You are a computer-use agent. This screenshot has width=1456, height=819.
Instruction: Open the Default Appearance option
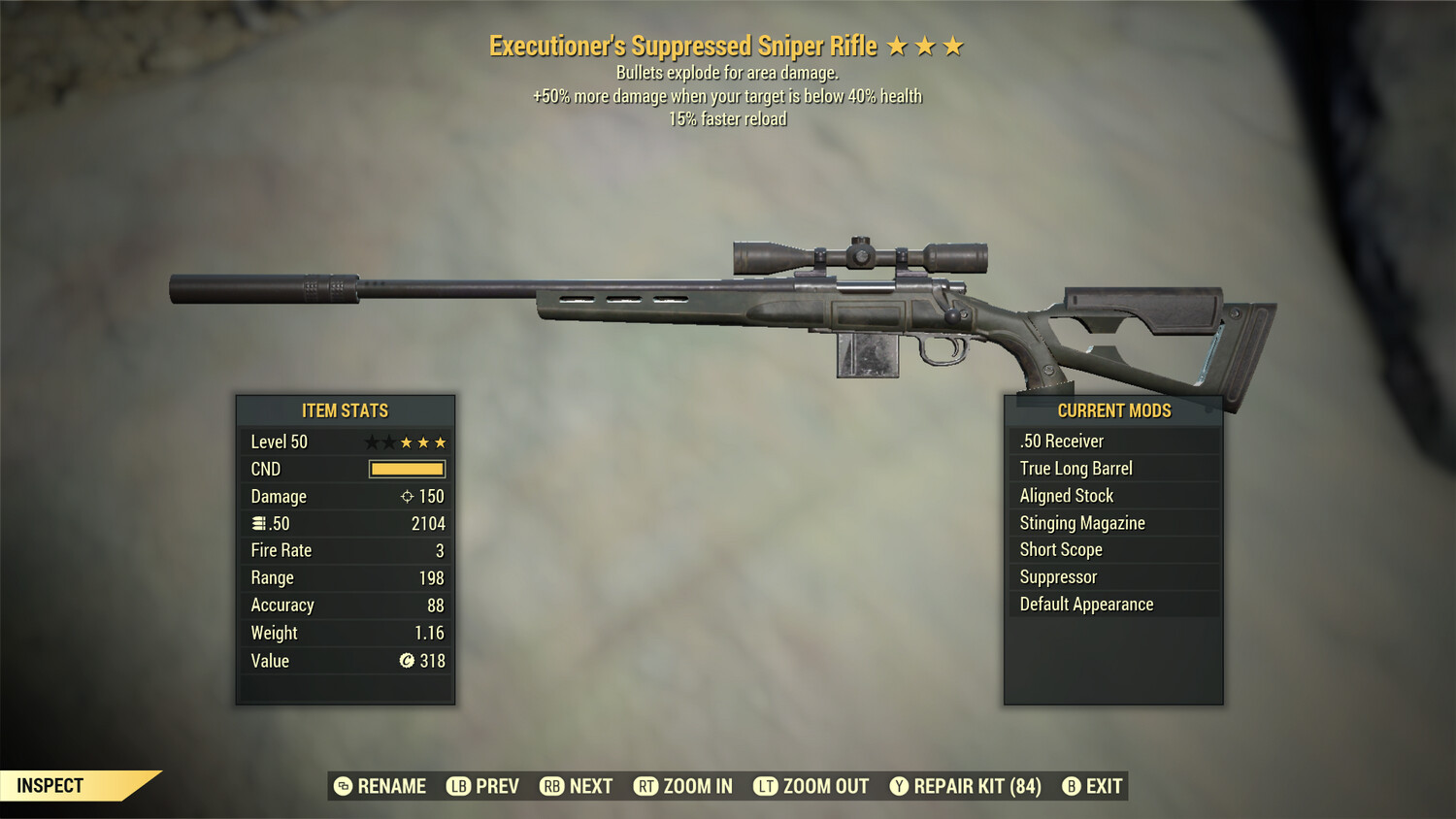click(1085, 604)
